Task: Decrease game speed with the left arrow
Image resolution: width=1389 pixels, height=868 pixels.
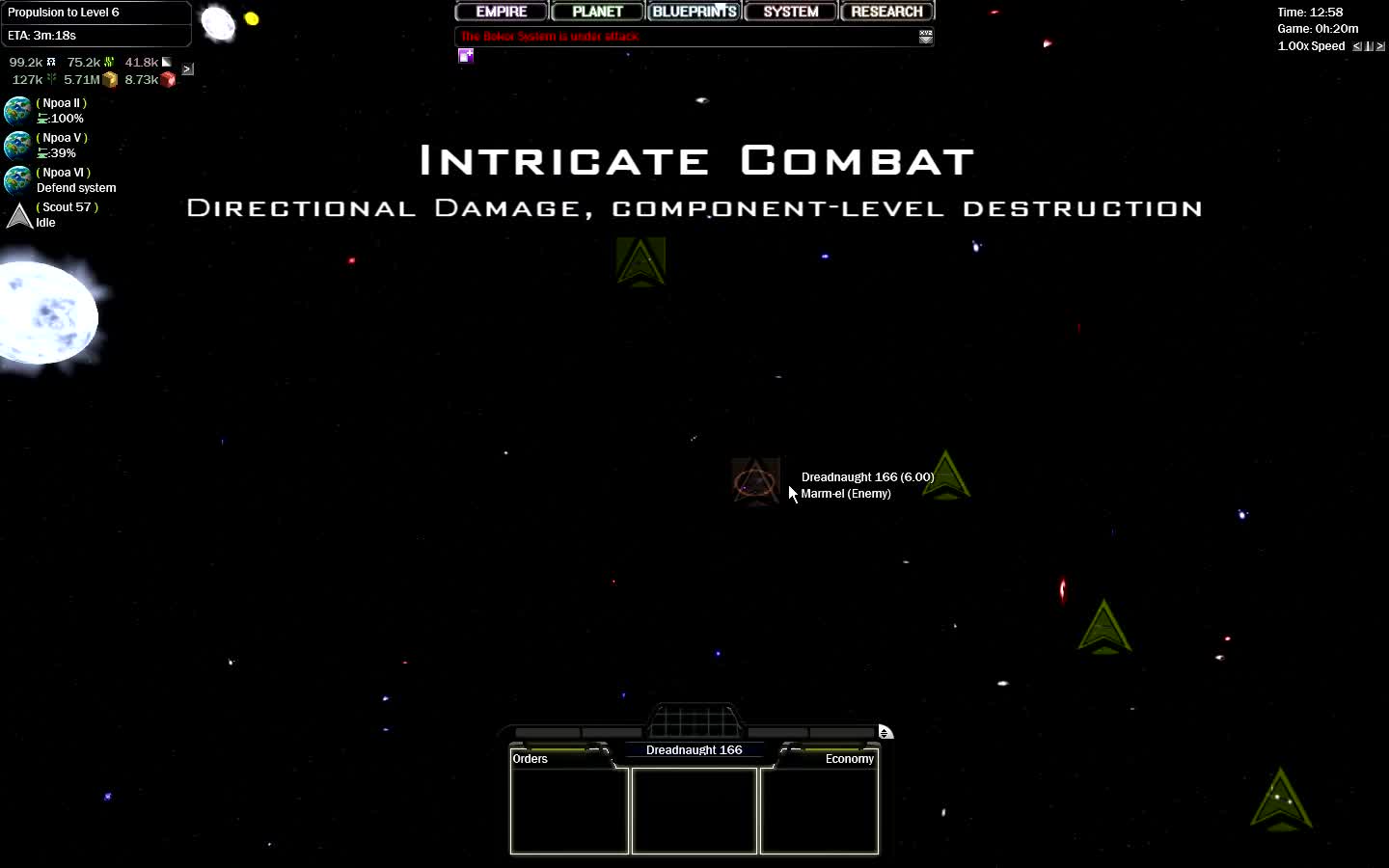Action: coord(1356,46)
